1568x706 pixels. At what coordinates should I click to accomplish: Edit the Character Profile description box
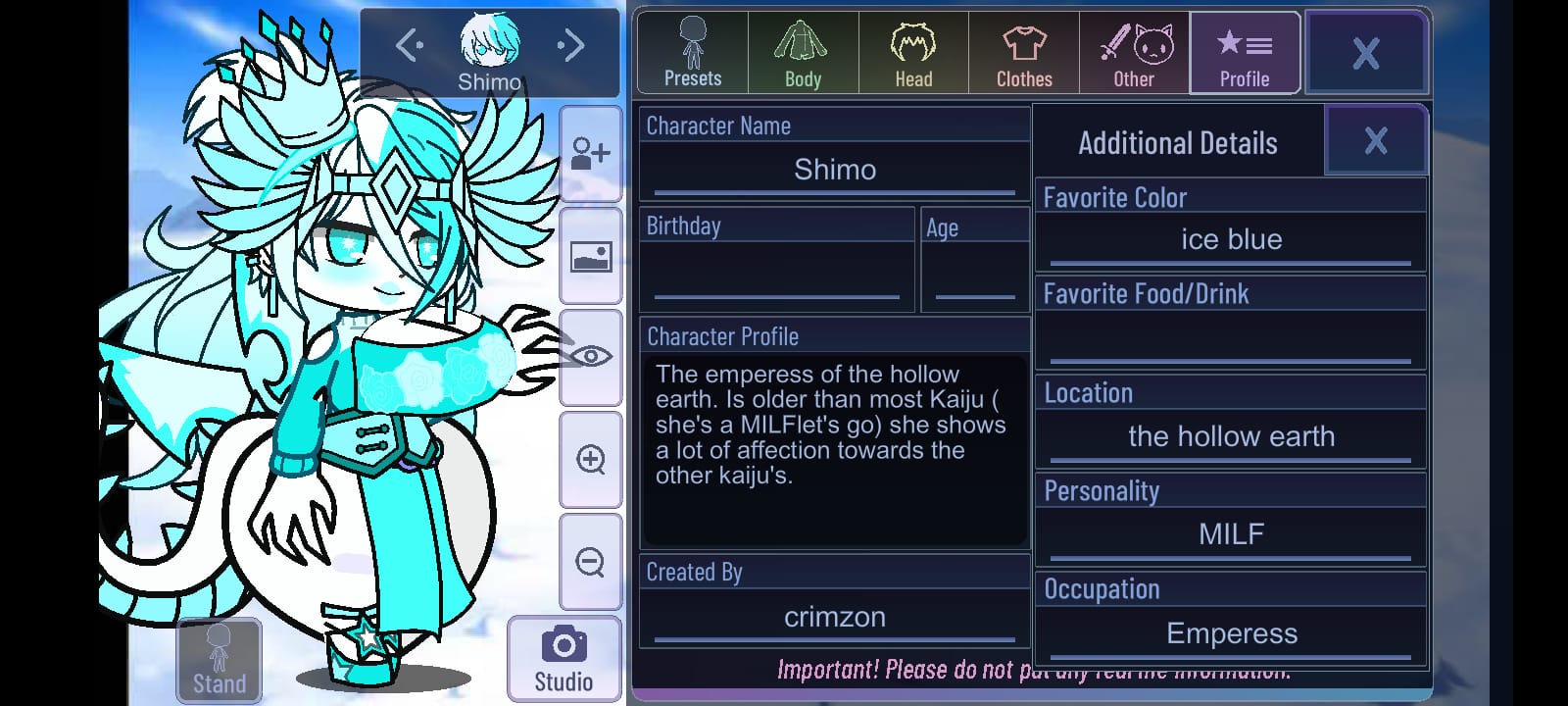coord(835,451)
